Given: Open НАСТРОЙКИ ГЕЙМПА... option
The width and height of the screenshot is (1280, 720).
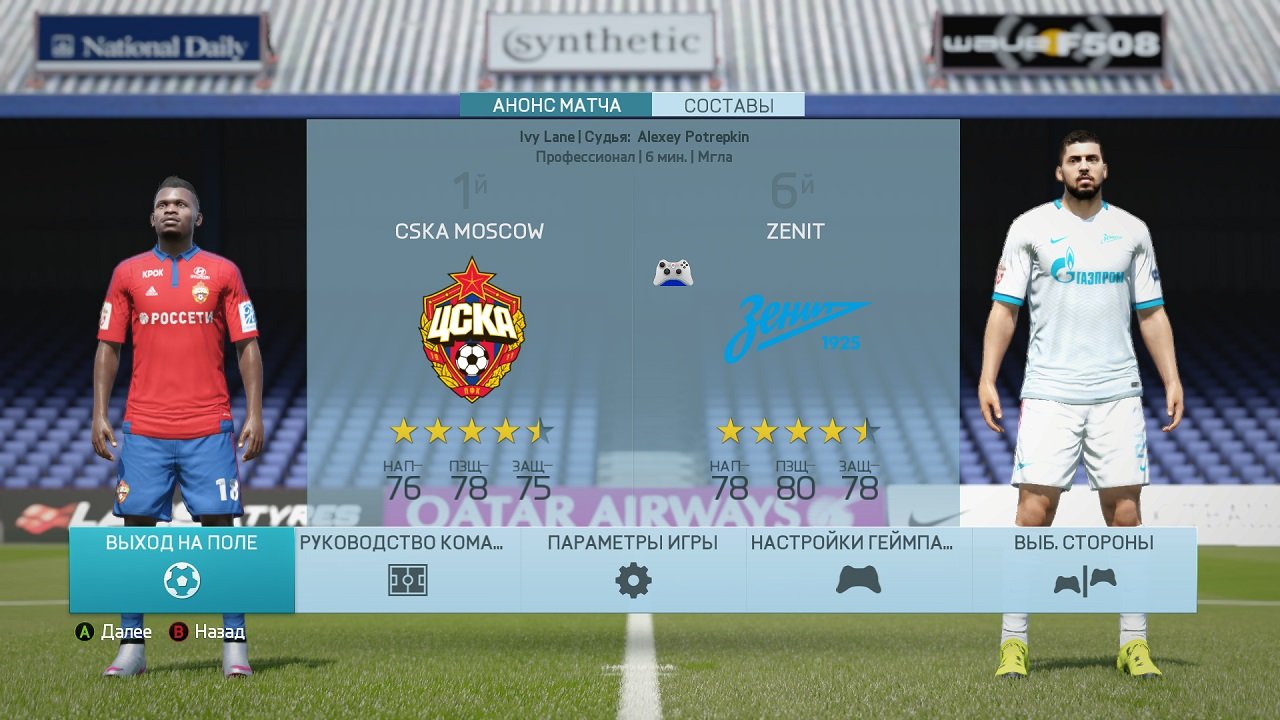Looking at the screenshot, I should click(851, 542).
